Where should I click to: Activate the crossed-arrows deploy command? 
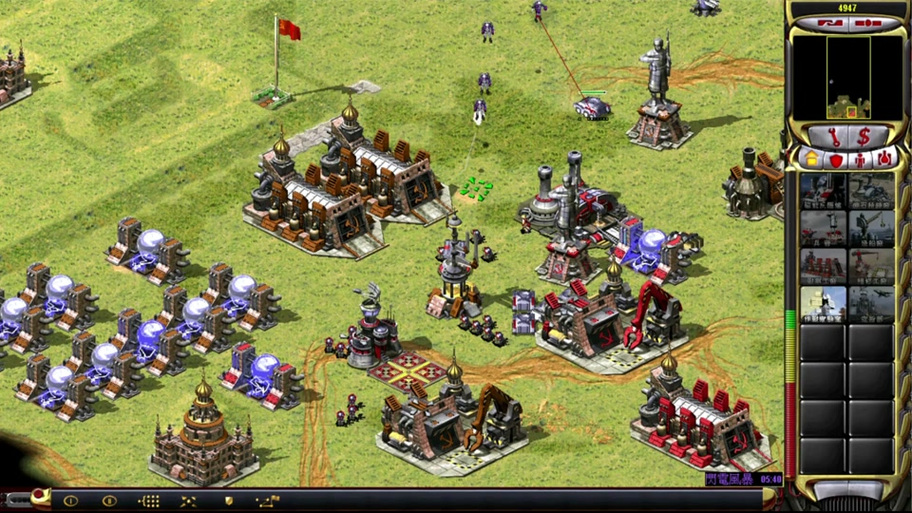(x=188, y=500)
